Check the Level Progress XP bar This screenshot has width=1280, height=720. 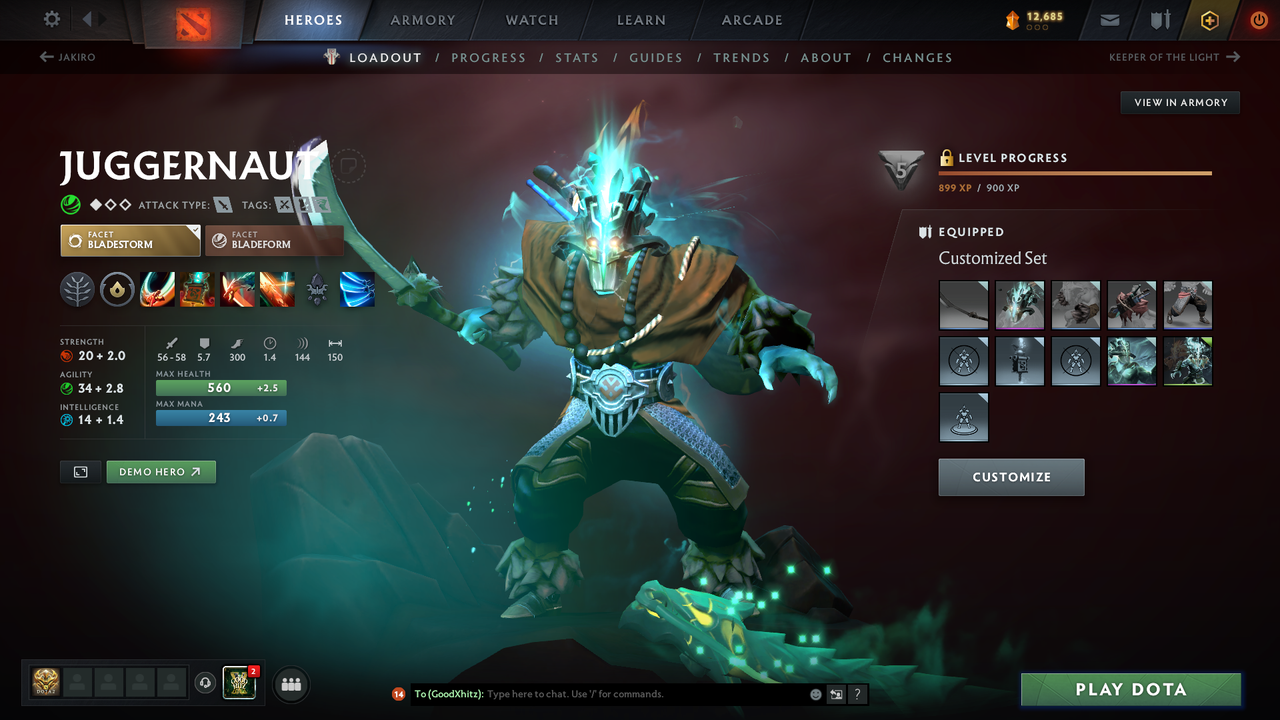(1075, 175)
